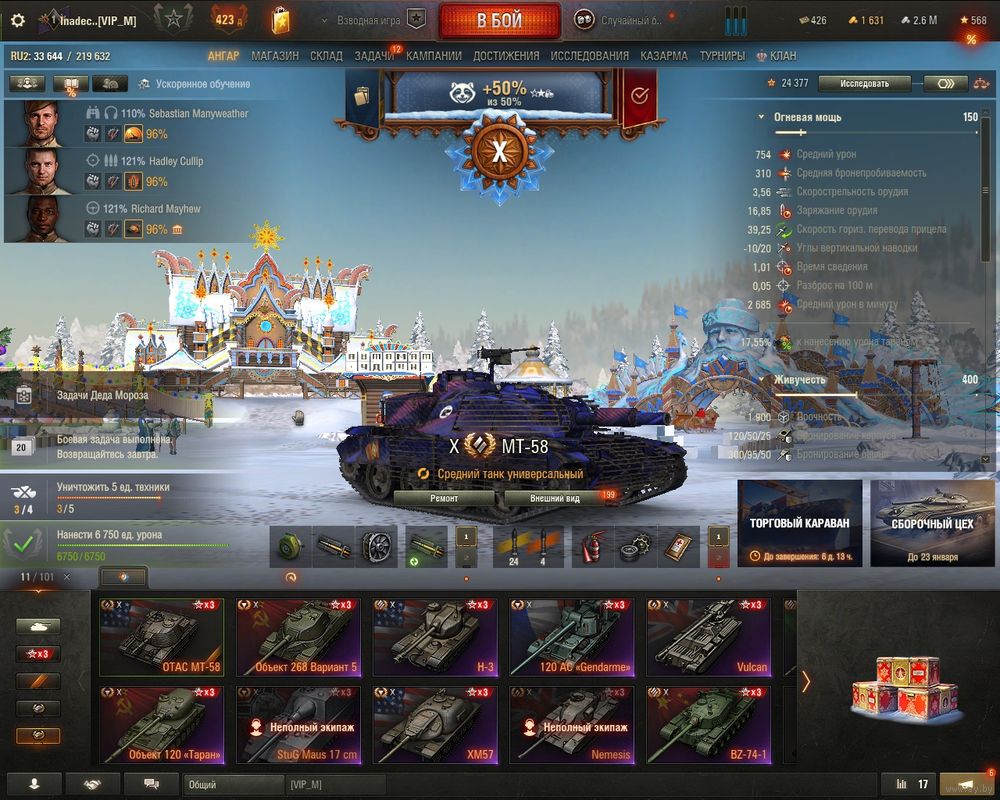Select the Объект 268 Вариант 5 tank
The height and width of the screenshot is (800, 1000).
pyautogui.click(x=298, y=639)
